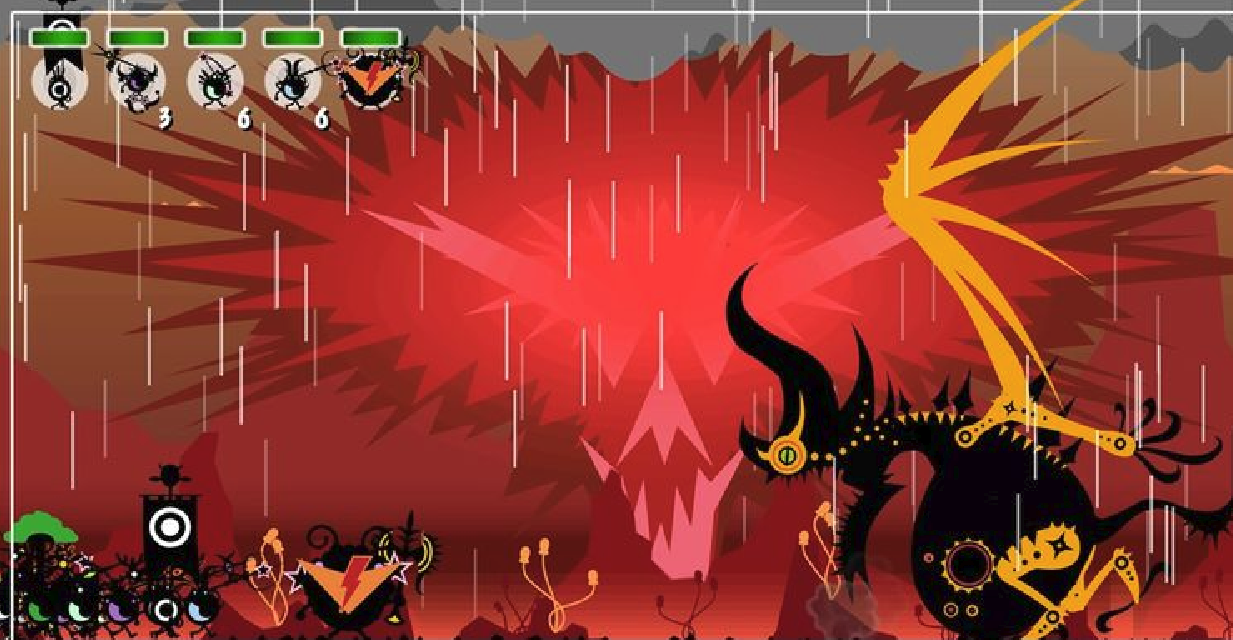The image size is (1233, 640).
Task: Select the purple-eyed squad portrait
Action: (136, 82)
